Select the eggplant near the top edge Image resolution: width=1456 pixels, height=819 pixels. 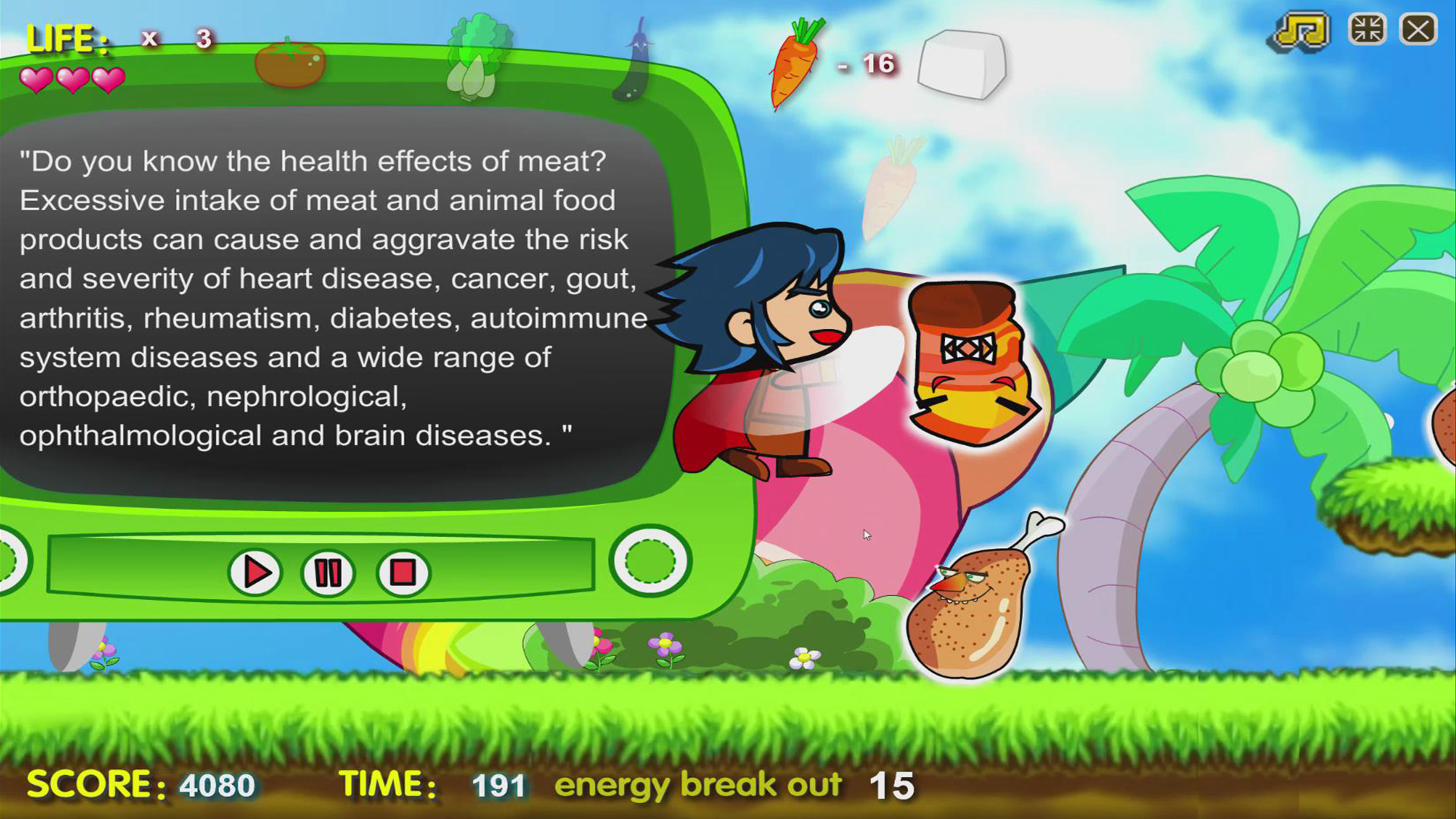(x=637, y=53)
